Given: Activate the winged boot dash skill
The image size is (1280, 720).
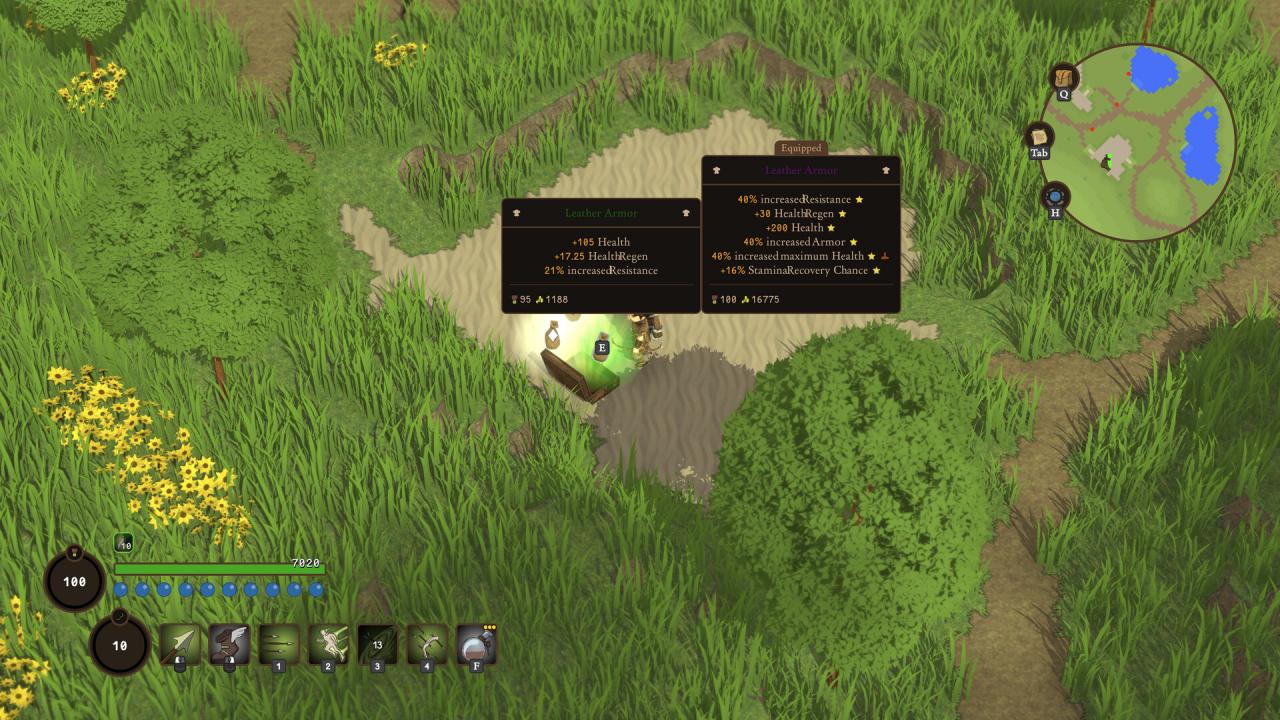Looking at the screenshot, I should (229, 644).
